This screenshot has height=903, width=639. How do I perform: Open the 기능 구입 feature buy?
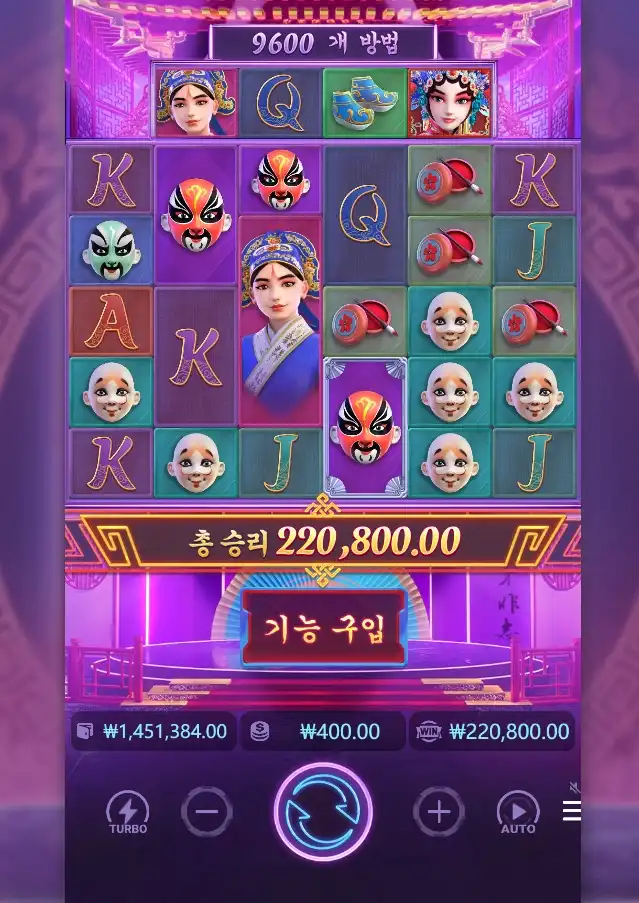tap(323, 627)
